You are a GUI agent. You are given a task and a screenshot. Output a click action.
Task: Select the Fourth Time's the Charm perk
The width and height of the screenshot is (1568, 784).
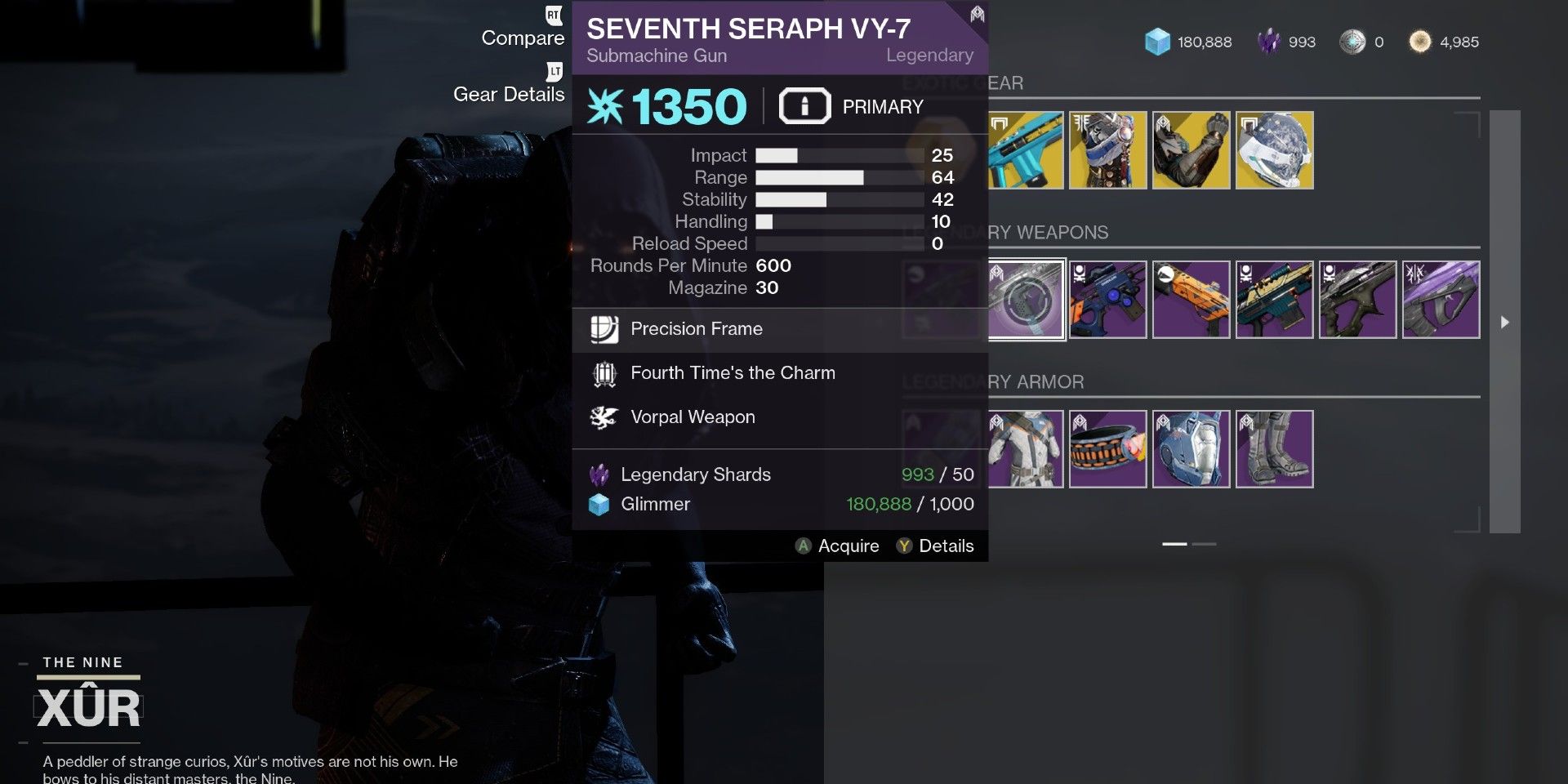604,373
